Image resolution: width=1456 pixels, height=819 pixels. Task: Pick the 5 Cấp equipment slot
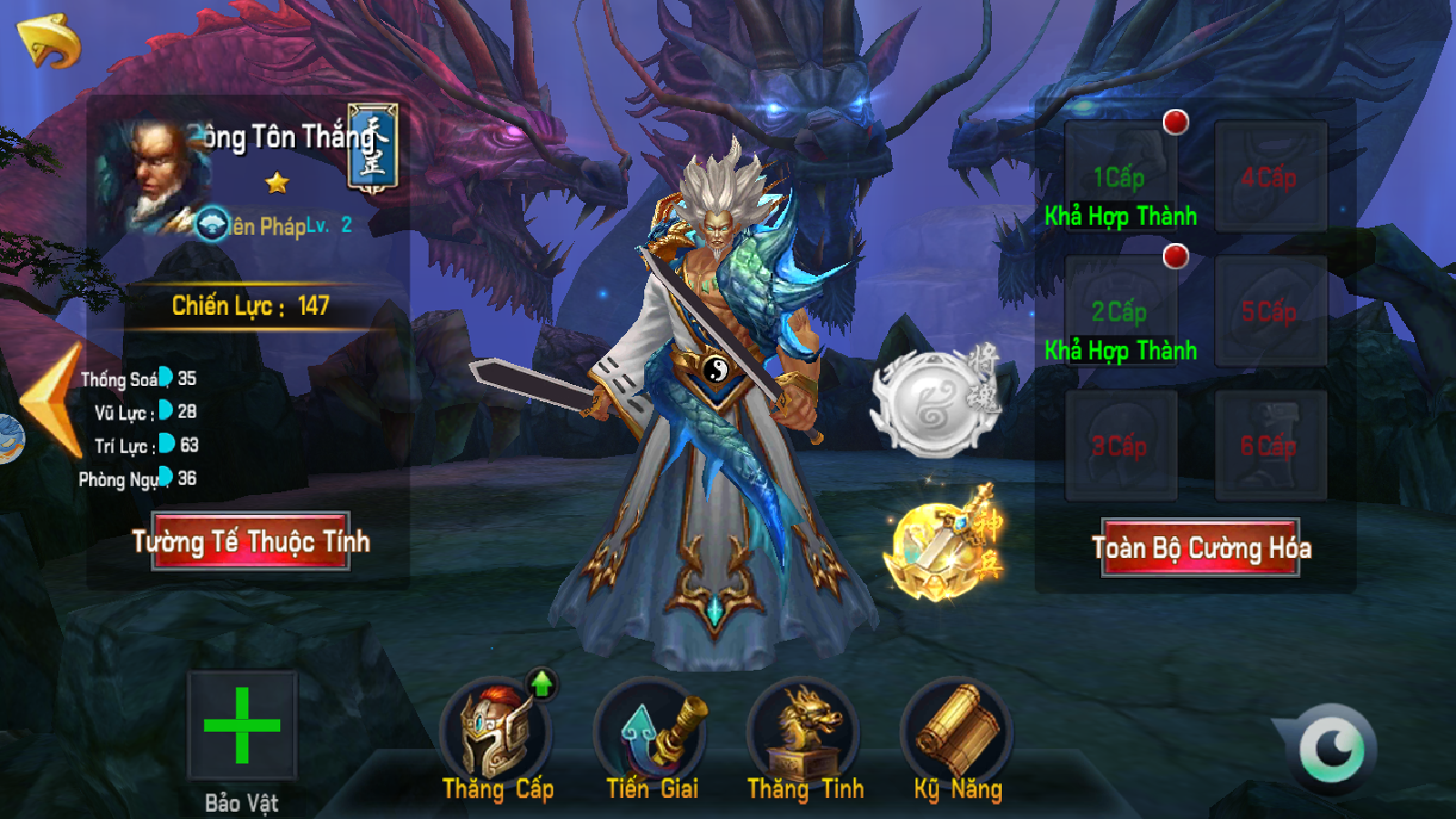pos(1270,310)
